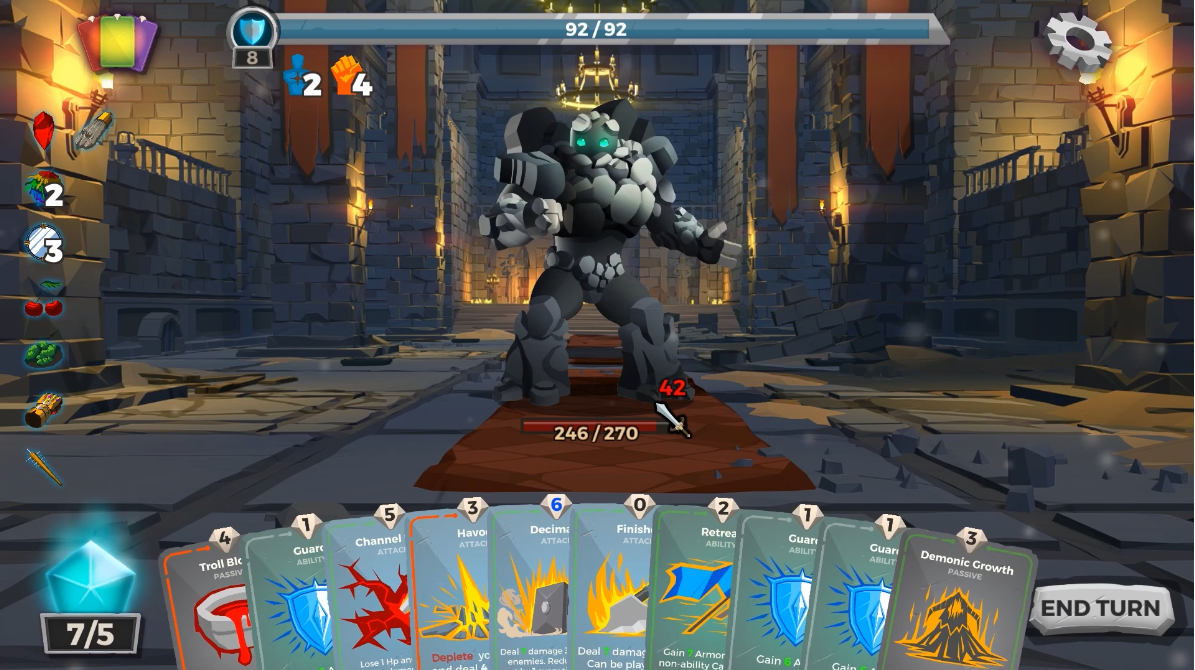Image resolution: width=1195 pixels, height=670 pixels.
Task: Open the deck of colored cards
Action: (118, 43)
